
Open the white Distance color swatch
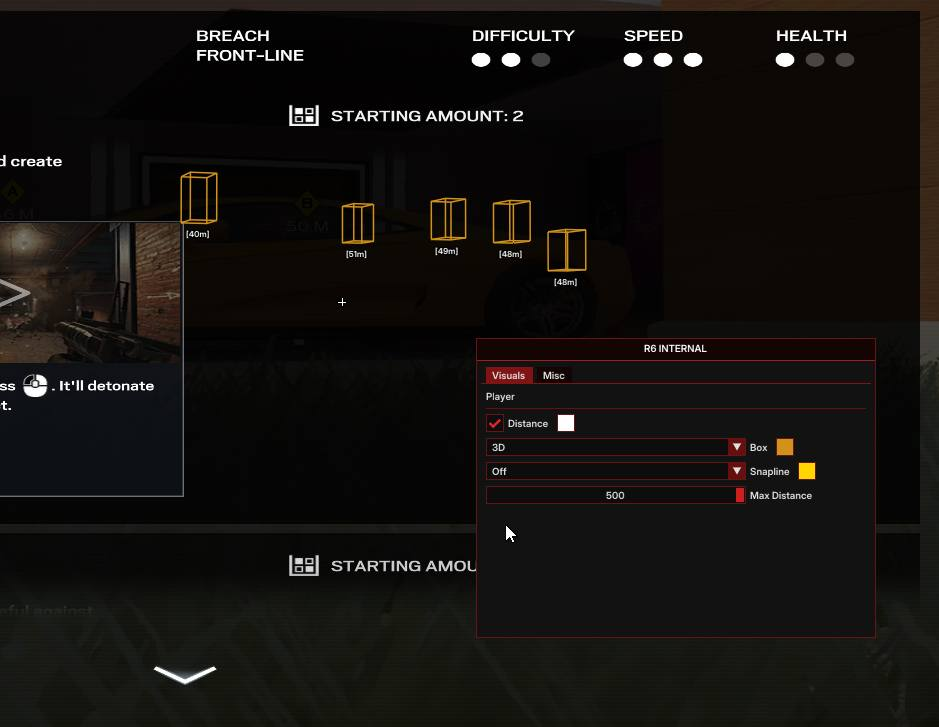click(566, 423)
